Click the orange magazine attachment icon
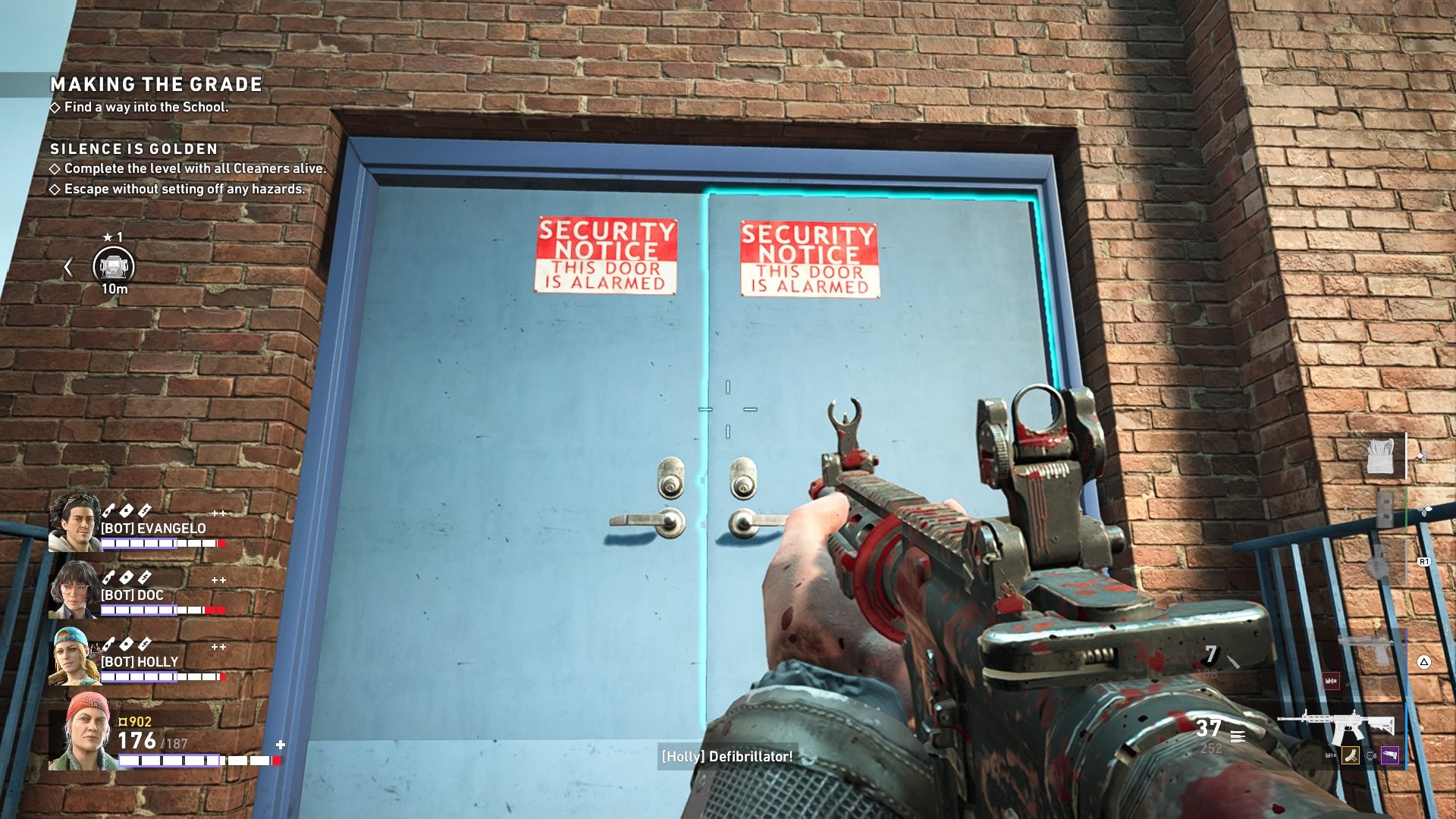This screenshot has height=819, width=1456. 1350,755
